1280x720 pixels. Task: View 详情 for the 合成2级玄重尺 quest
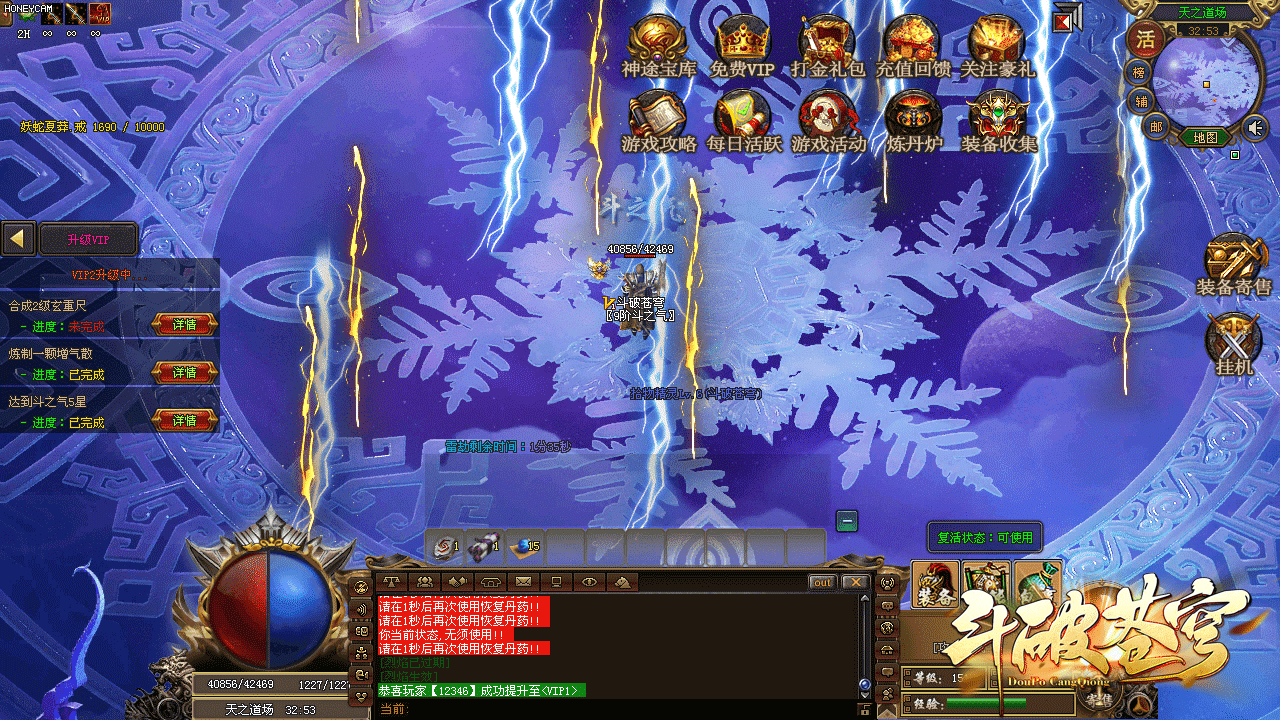[x=184, y=324]
